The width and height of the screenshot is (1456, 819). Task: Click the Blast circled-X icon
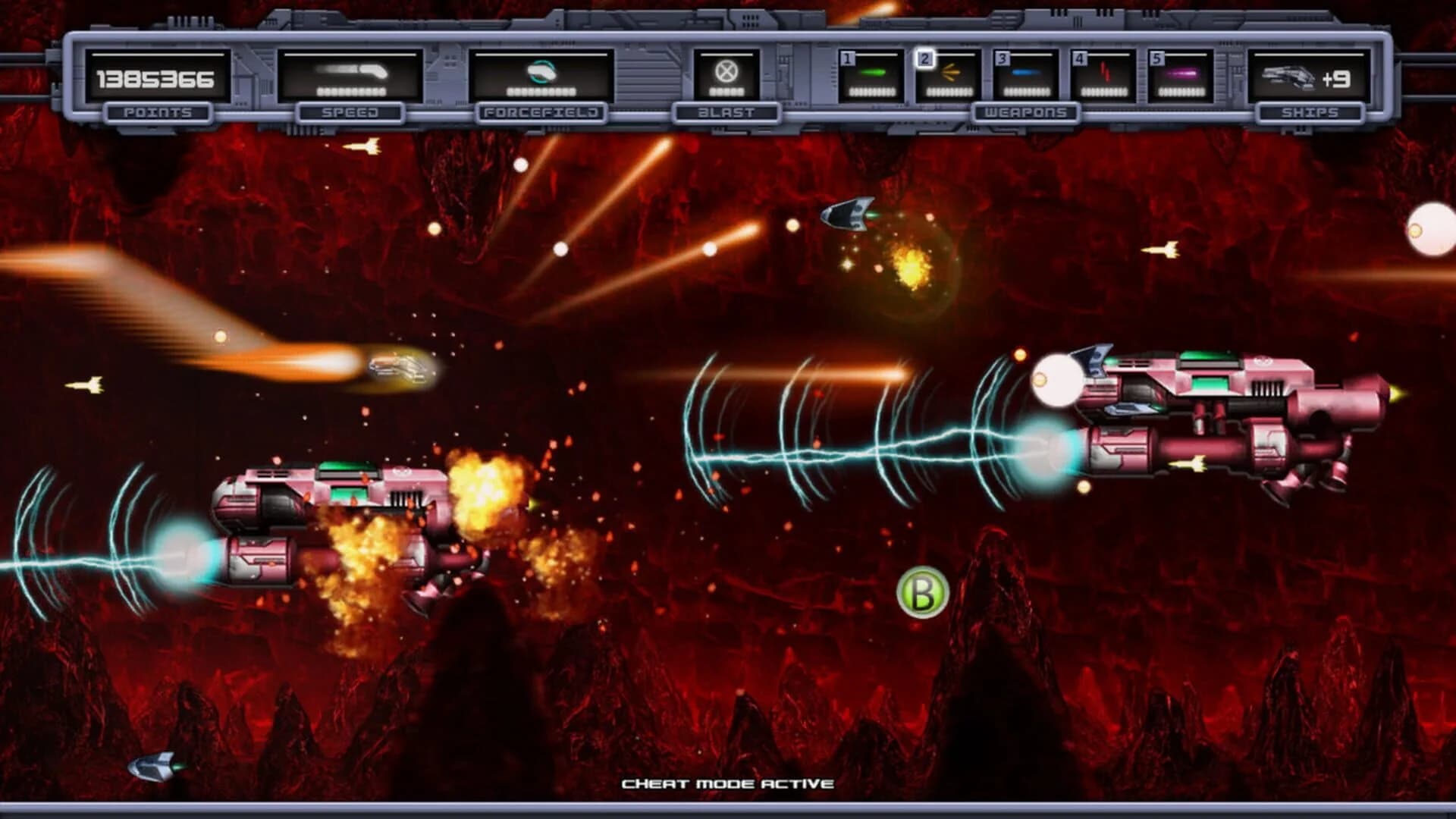[x=726, y=72]
